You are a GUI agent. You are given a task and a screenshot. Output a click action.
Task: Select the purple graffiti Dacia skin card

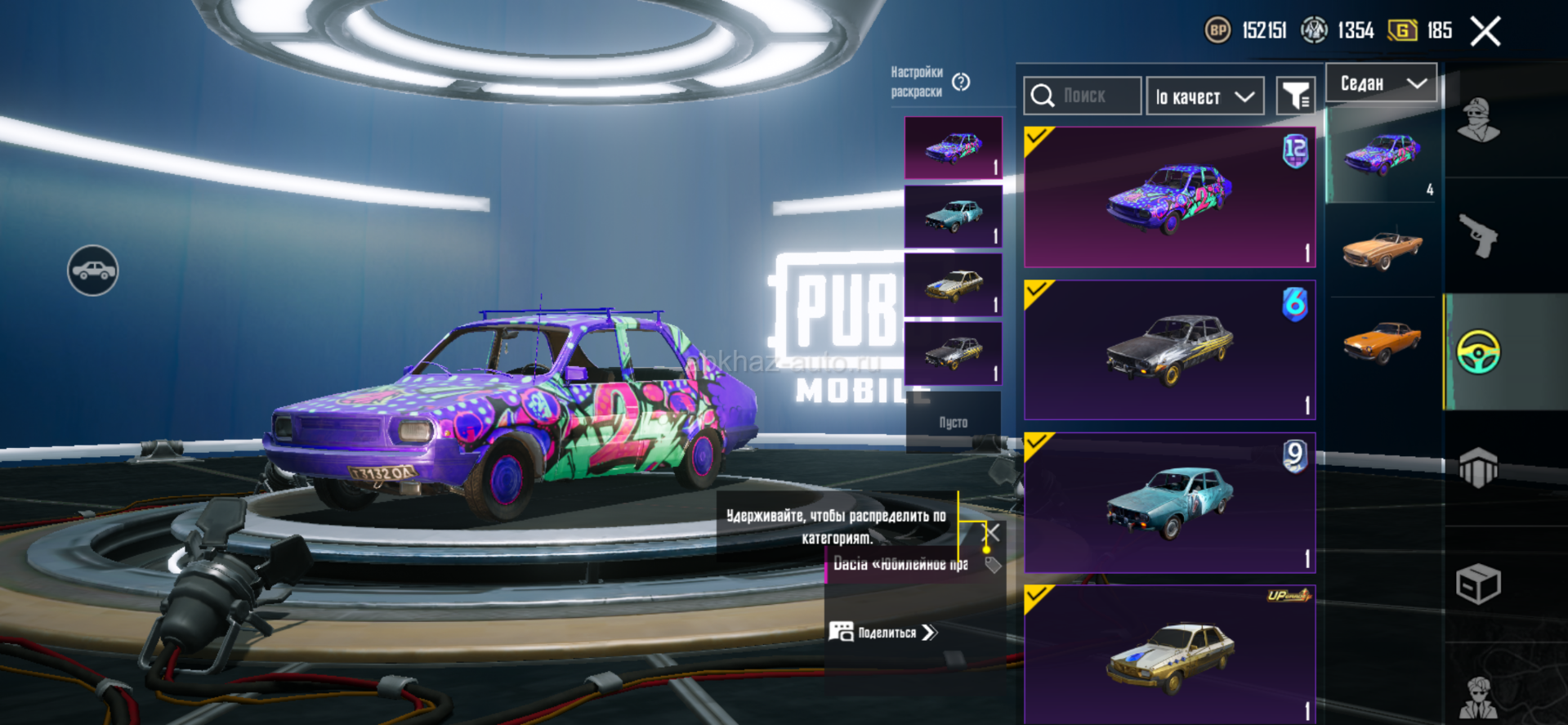pos(1169,197)
